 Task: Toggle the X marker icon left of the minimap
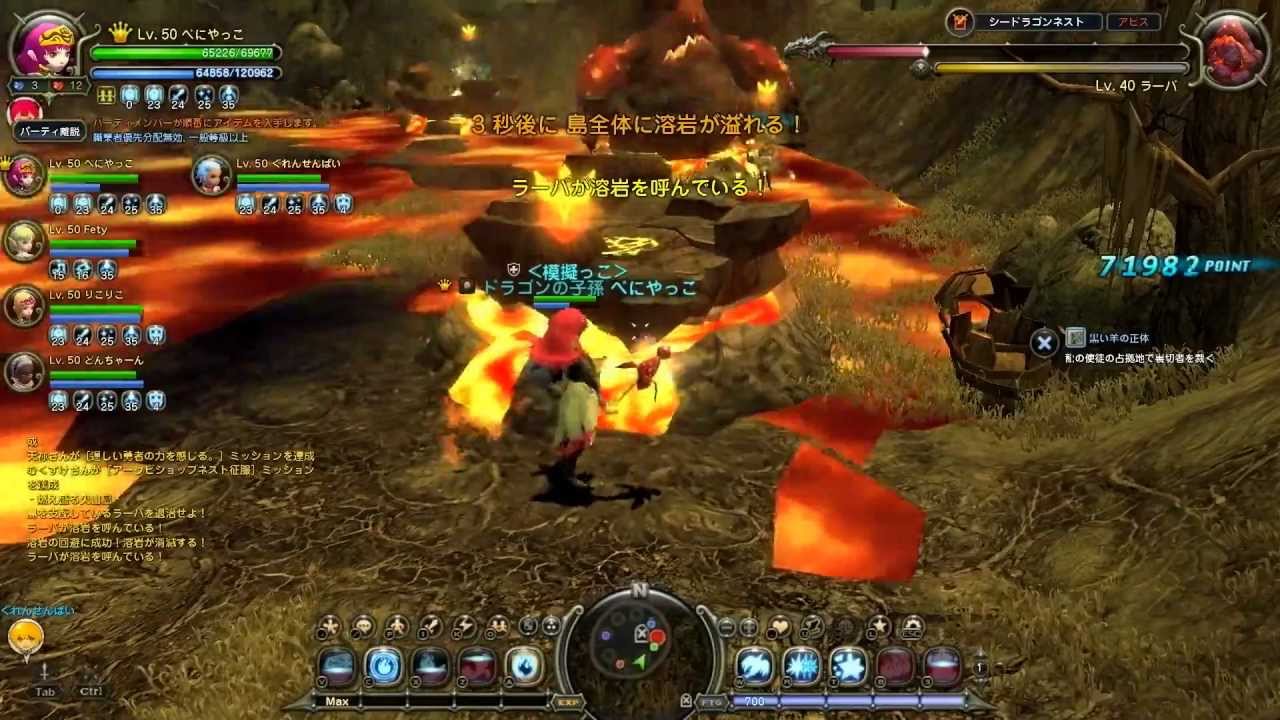pos(641,633)
